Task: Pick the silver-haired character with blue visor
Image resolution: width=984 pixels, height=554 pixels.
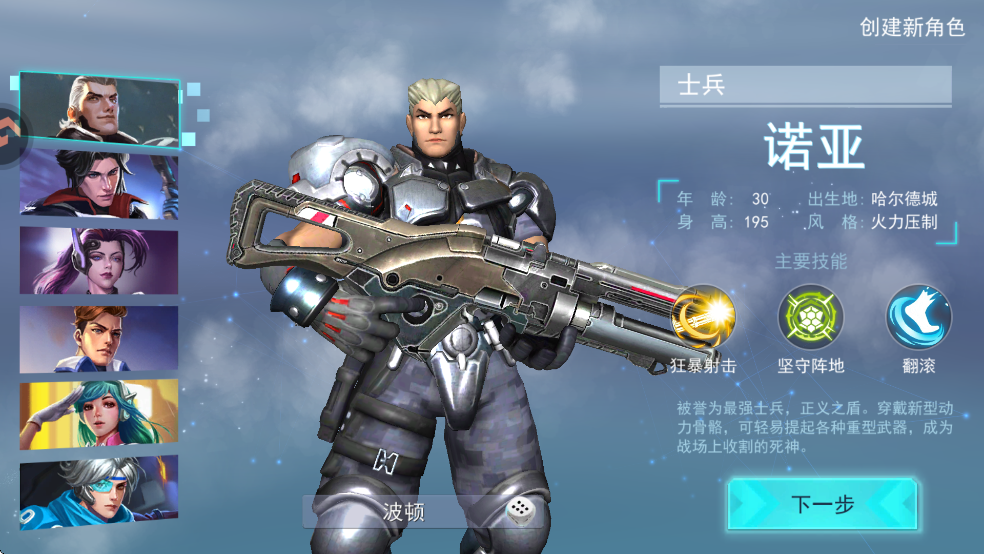Action: (98, 490)
